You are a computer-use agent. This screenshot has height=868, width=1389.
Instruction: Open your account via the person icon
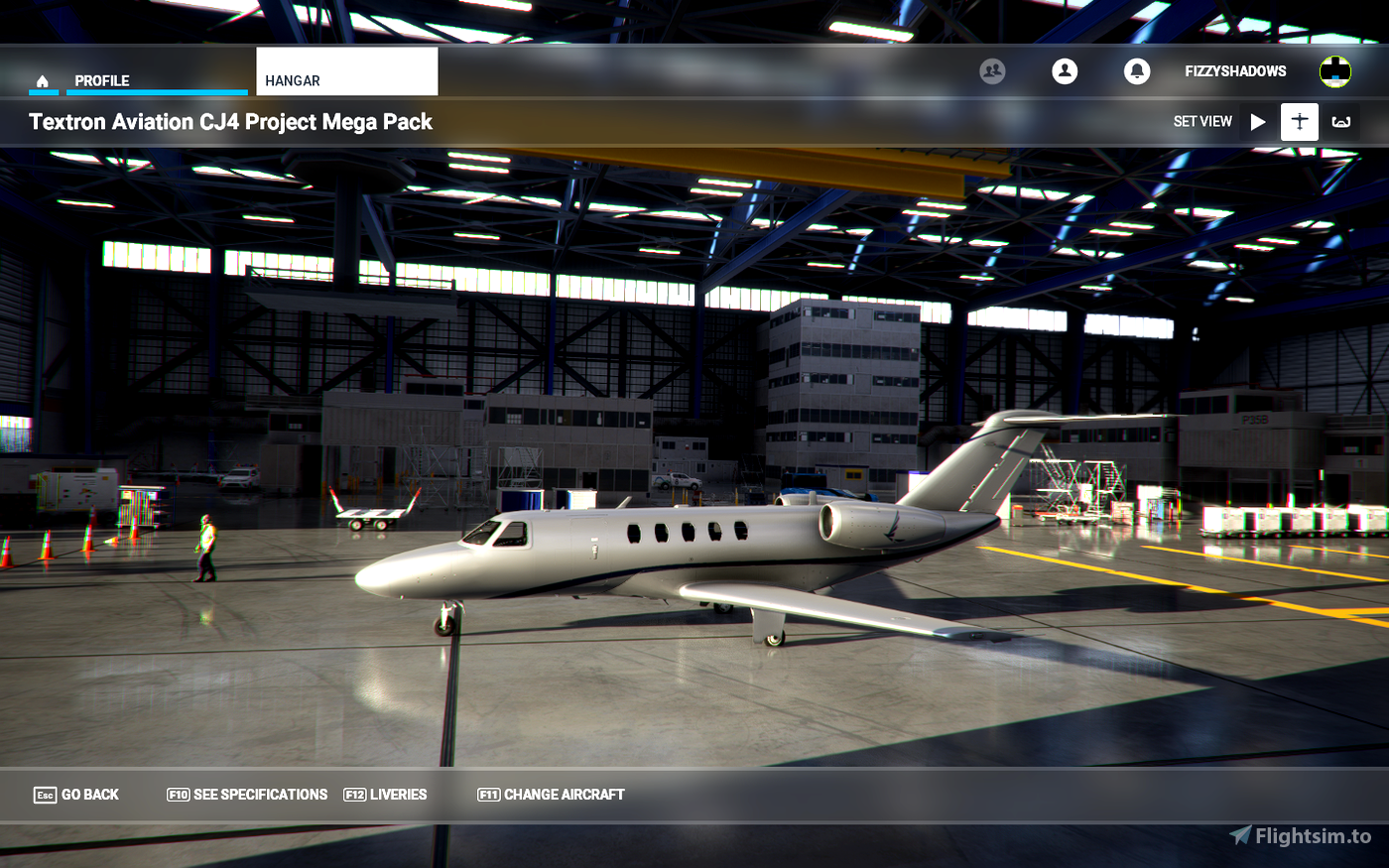tap(1065, 71)
